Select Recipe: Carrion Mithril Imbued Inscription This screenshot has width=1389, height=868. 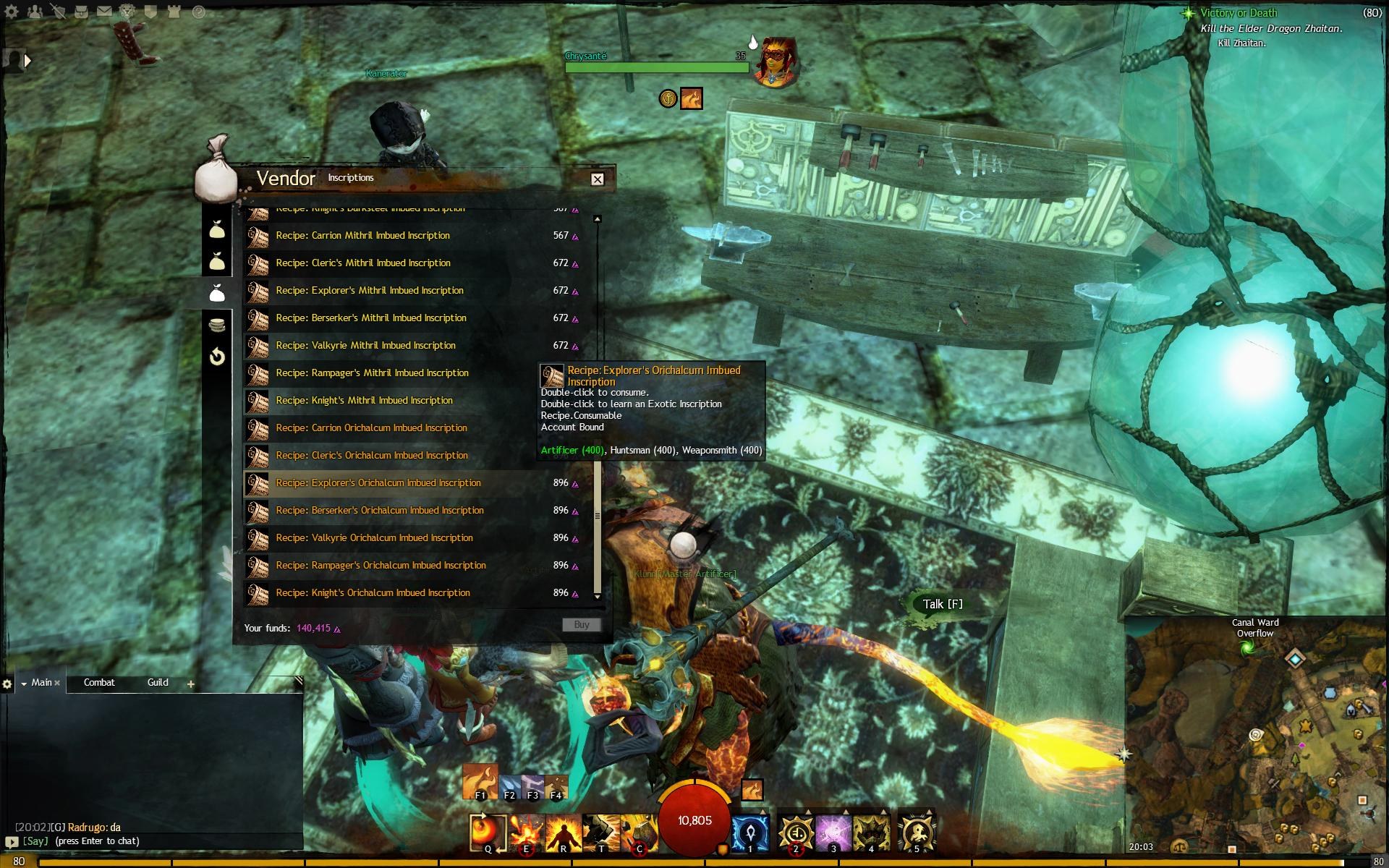(362, 236)
